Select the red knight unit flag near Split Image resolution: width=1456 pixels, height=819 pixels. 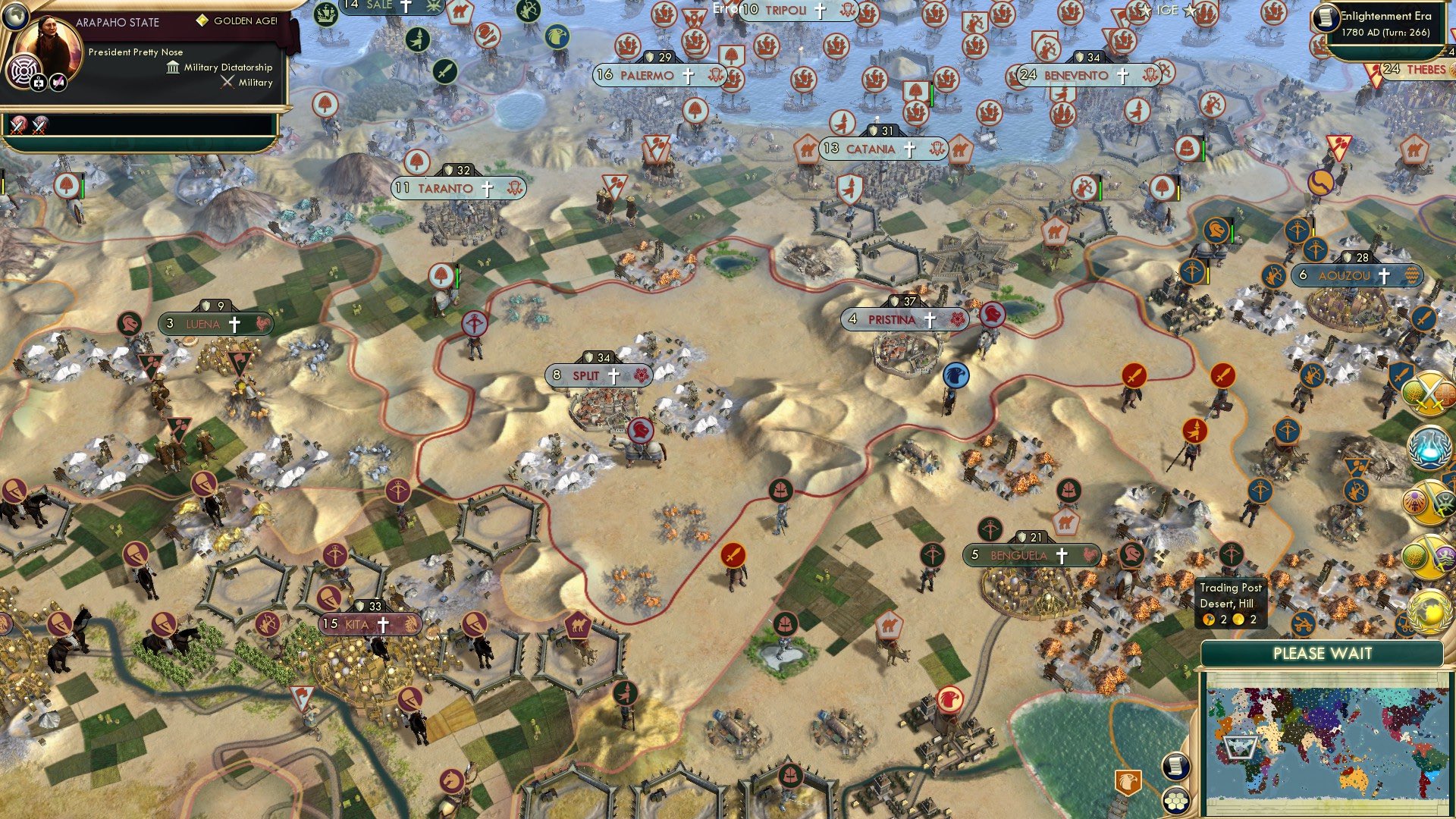[x=639, y=428]
